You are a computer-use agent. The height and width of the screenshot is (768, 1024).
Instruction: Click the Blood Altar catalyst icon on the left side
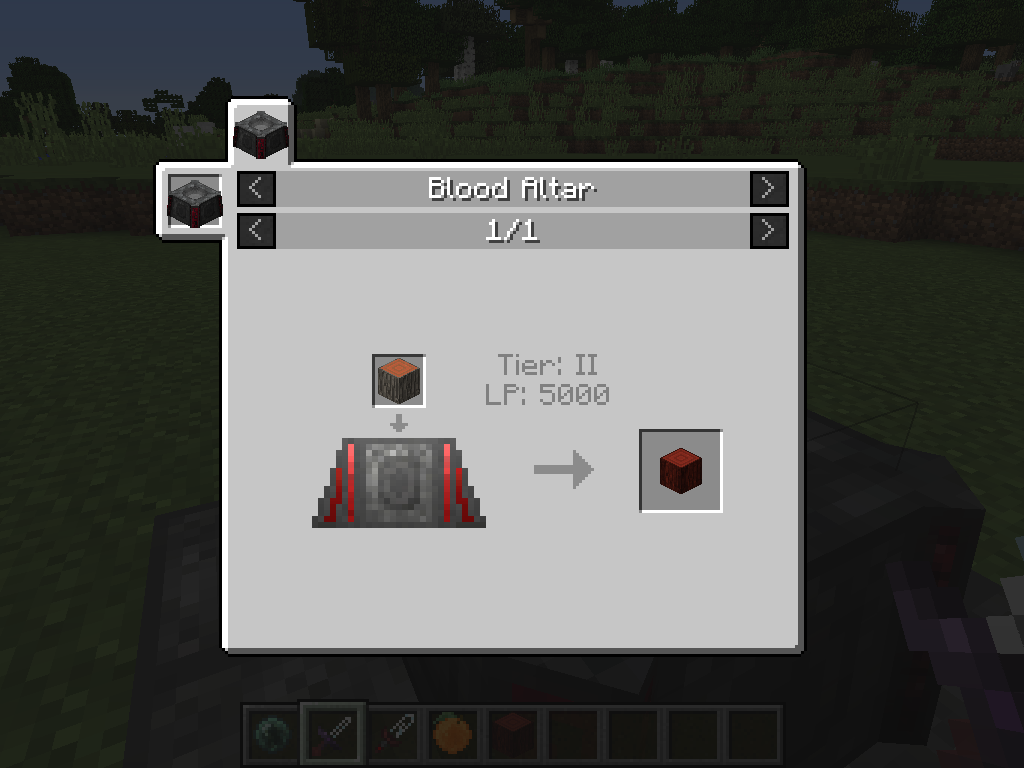click(x=194, y=200)
